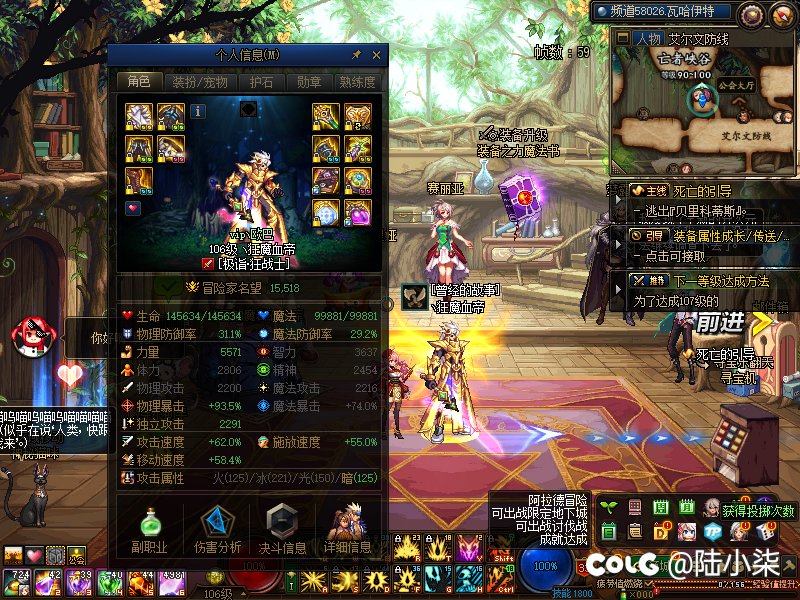Select the equipped golden staff weapon slot

(326, 117)
